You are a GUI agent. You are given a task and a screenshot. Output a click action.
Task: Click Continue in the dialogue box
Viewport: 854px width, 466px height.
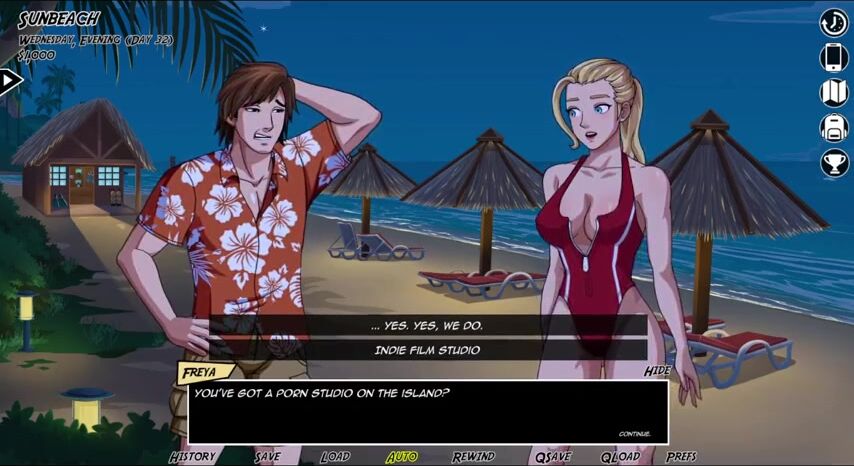point(634,434)
